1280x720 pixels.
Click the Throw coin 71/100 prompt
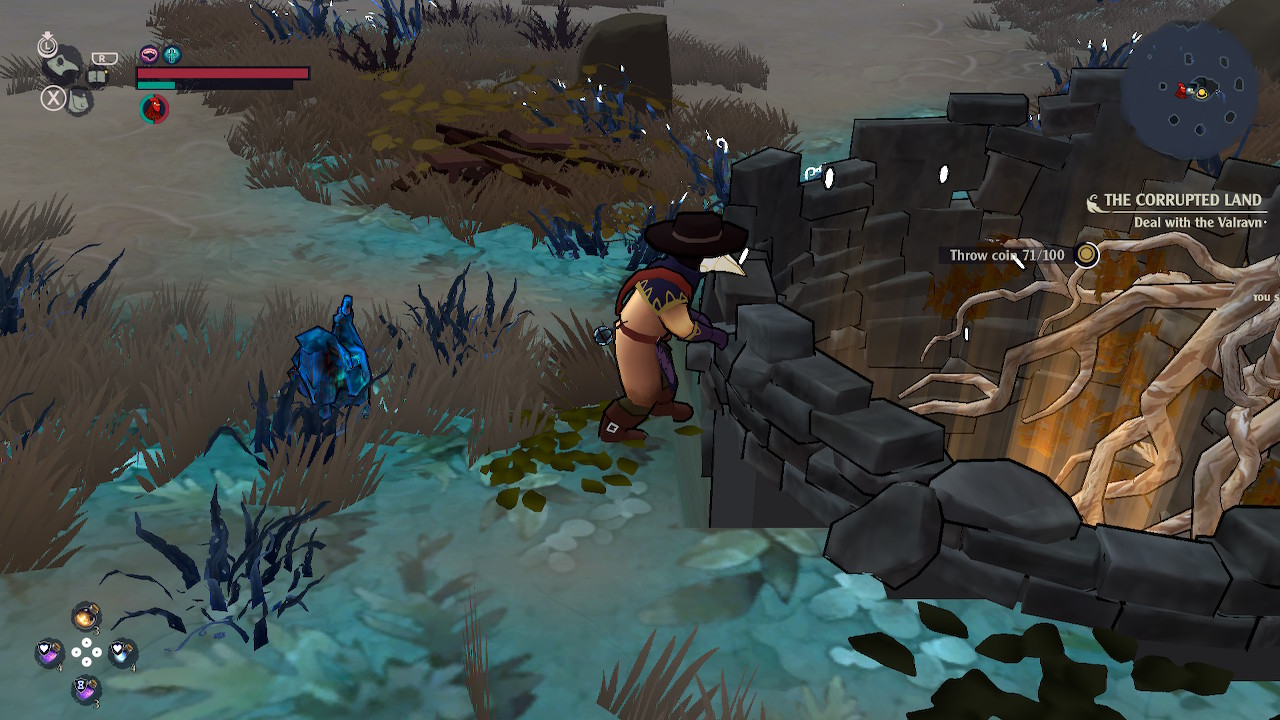tap(1007, 256)
